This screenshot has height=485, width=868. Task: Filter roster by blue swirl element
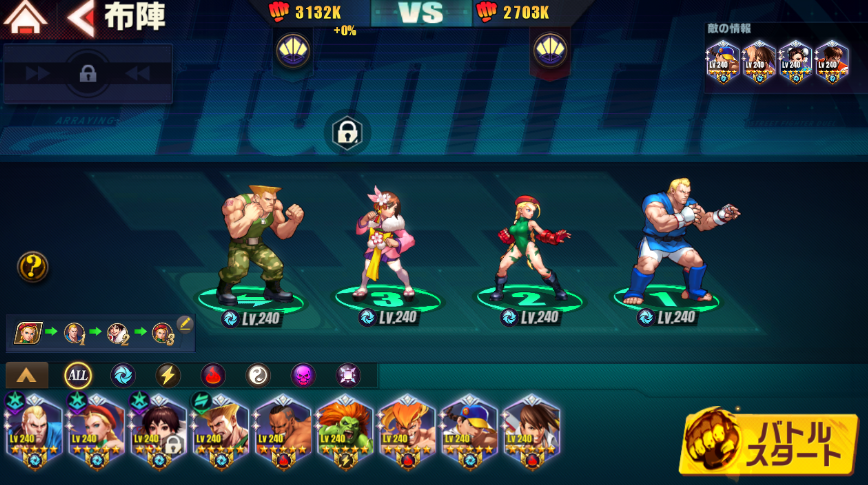122,375
